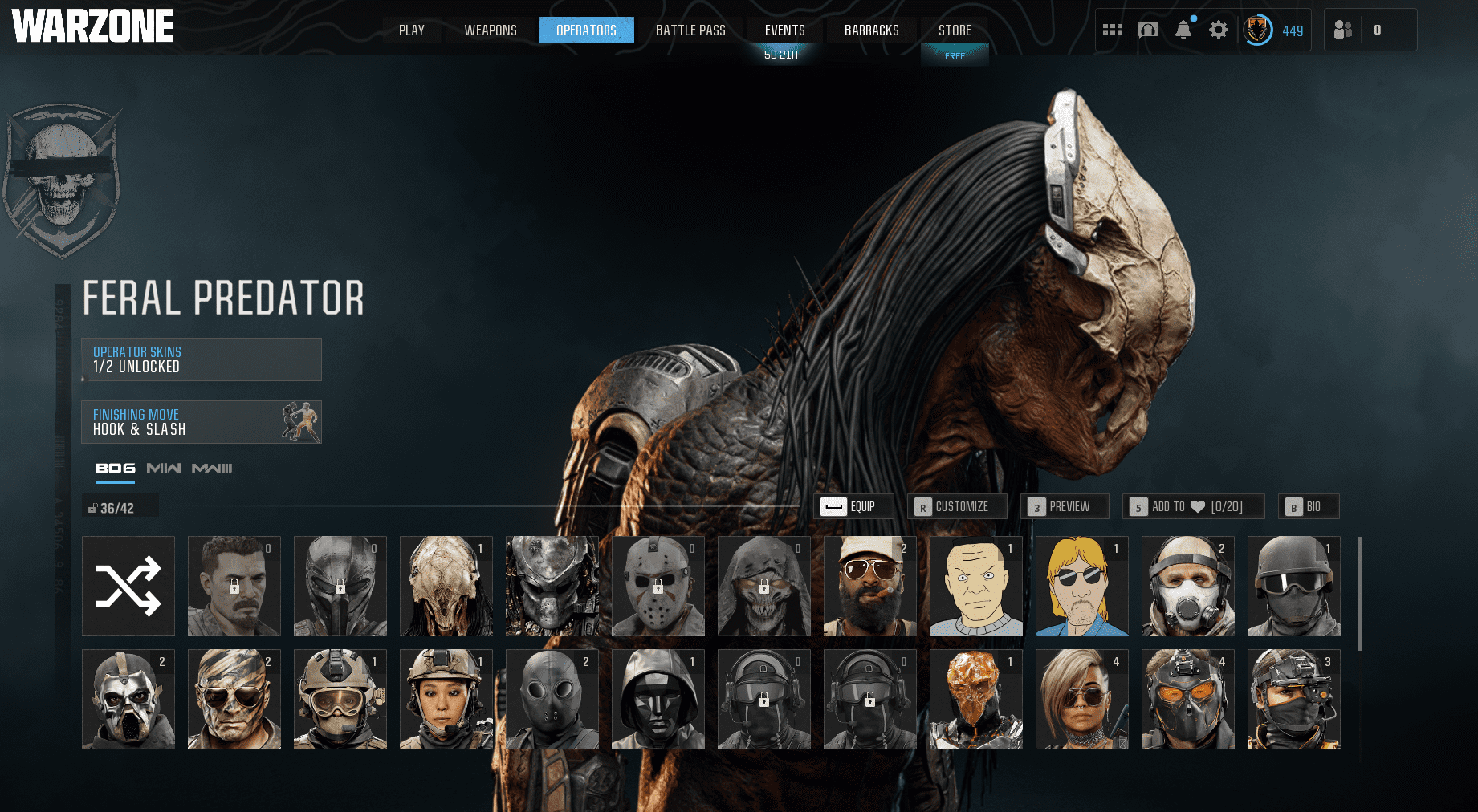Click the social friends icon
The height and width of the screenshot is (812, 1478).
coord(1343,29)
